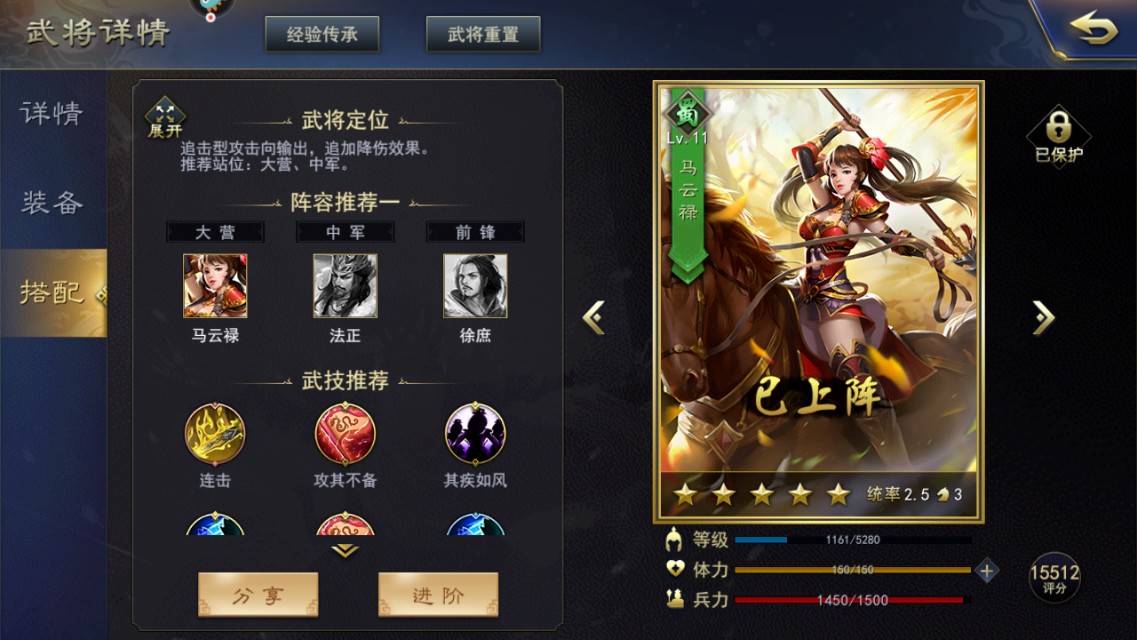
Task: Expand the panel with 展开 icon
Action: [165, 116]
